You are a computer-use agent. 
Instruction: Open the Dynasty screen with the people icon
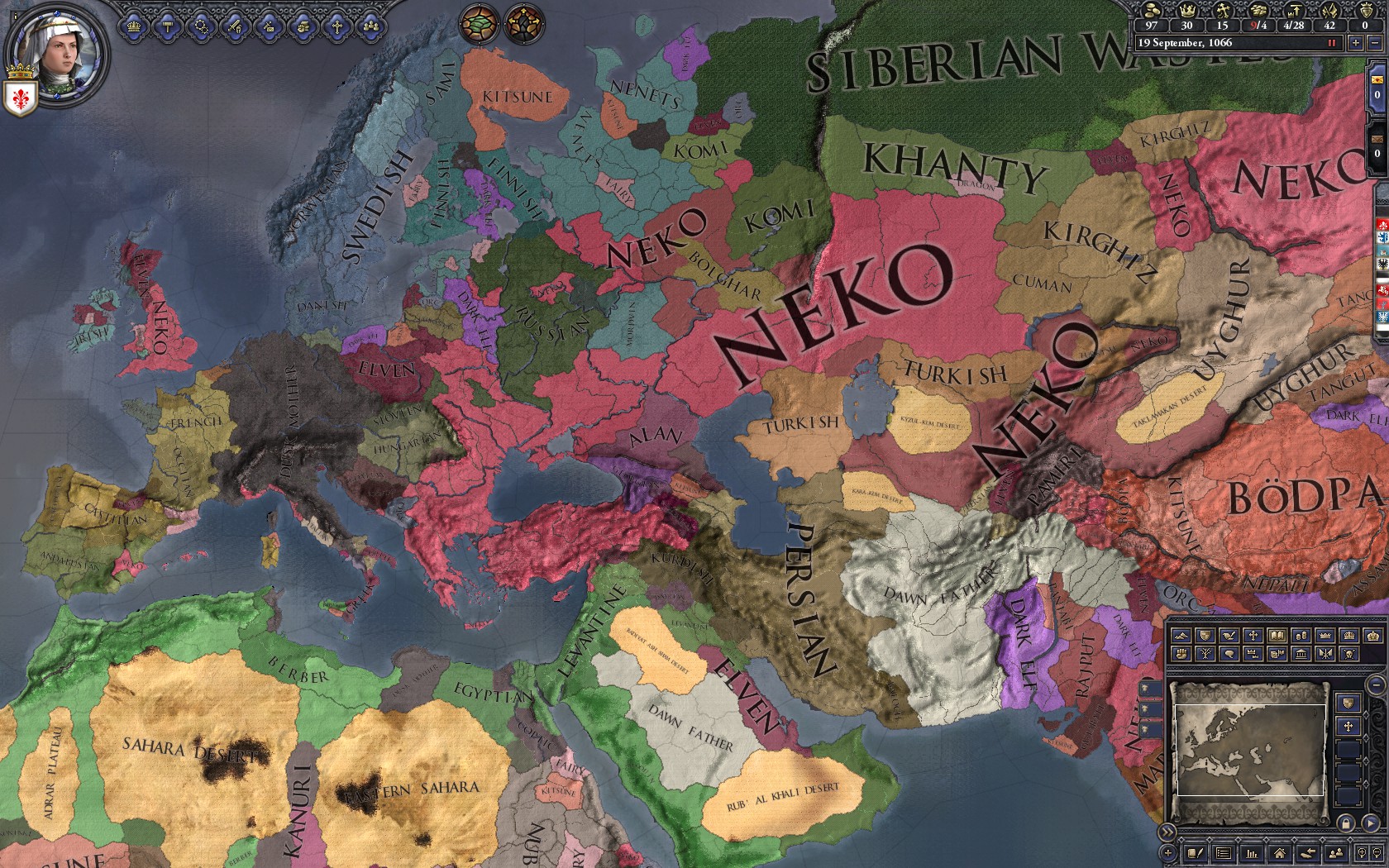[372, 27]
